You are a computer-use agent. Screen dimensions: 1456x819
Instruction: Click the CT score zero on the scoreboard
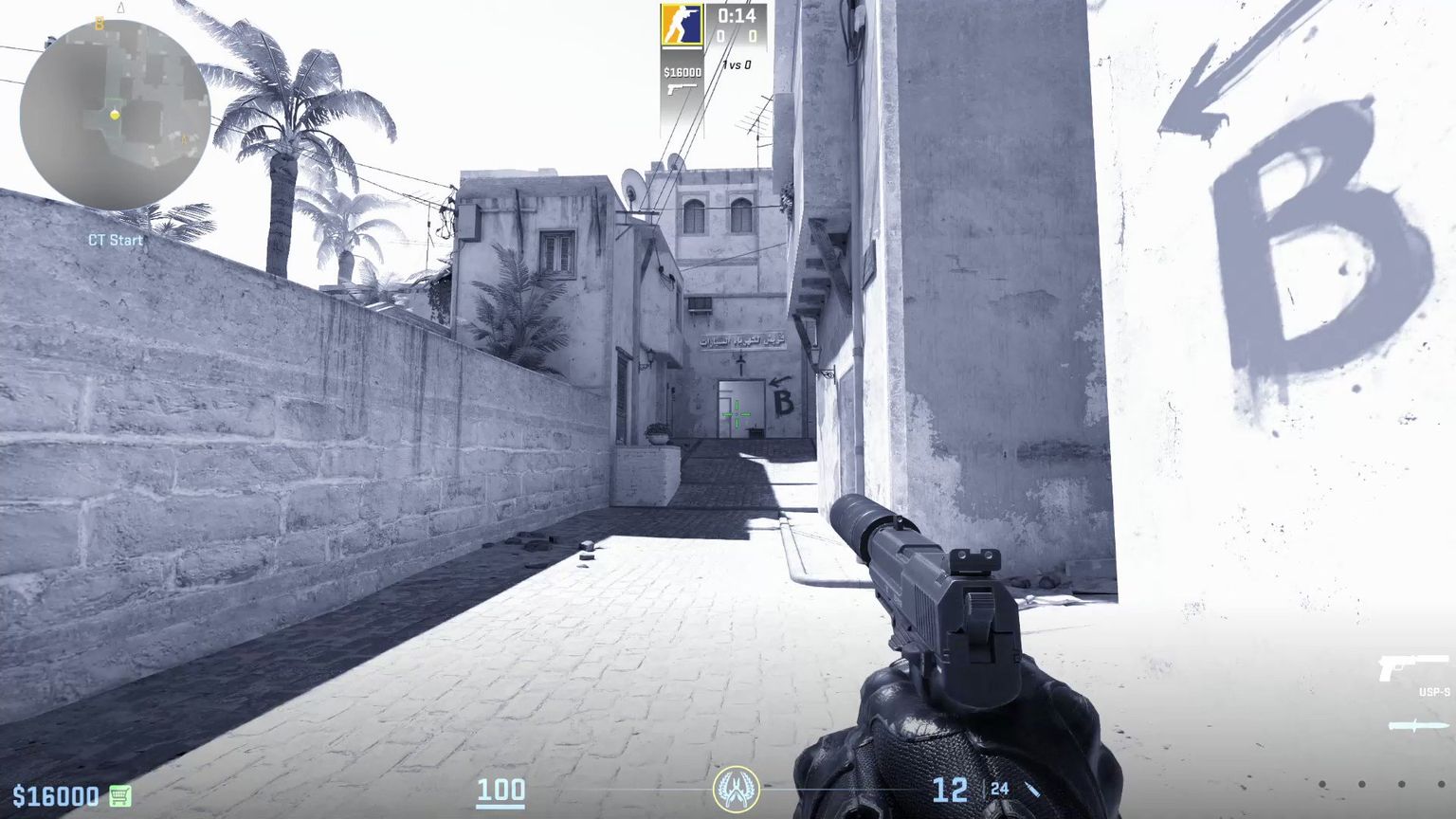[x=720, y=35]
